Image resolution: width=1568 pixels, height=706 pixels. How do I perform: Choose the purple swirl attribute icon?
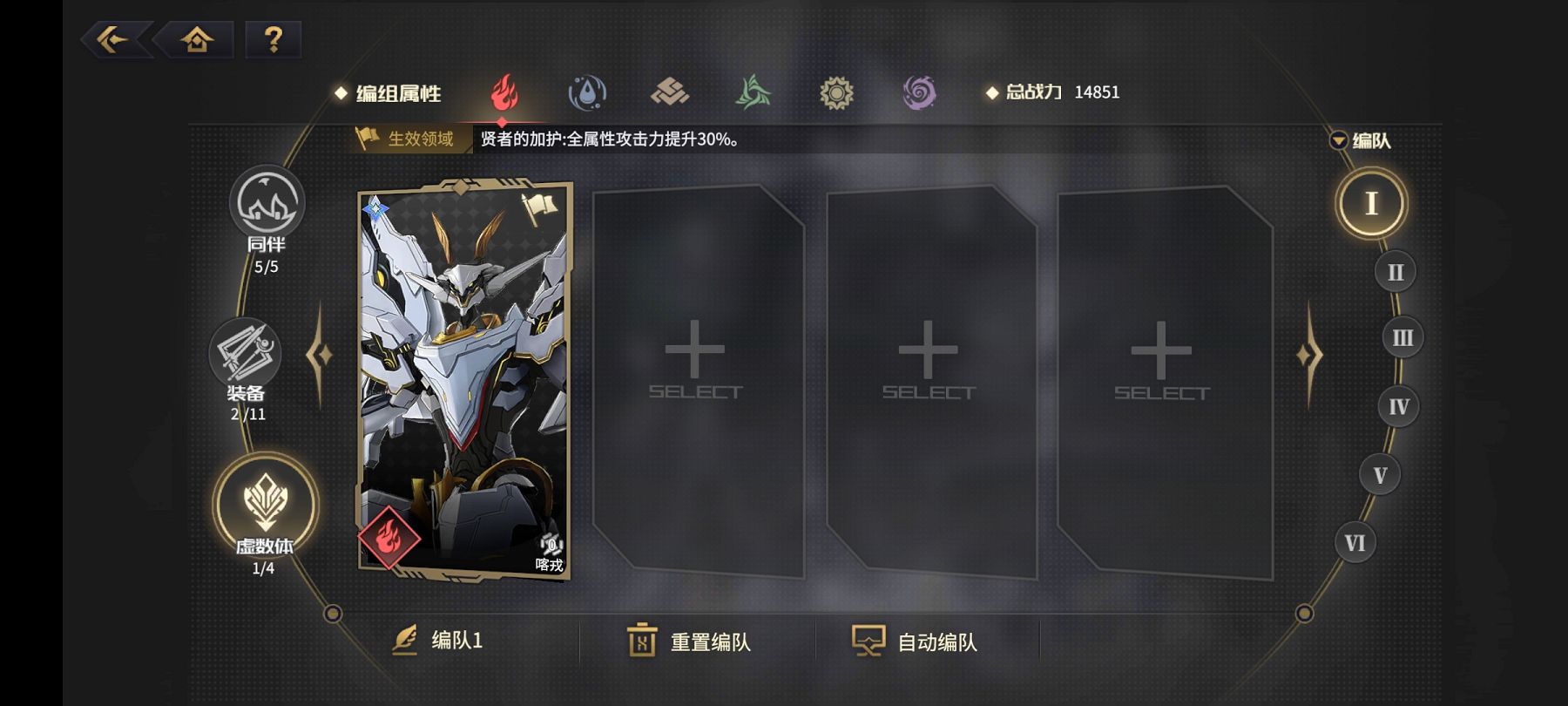[x=919, y=92]
